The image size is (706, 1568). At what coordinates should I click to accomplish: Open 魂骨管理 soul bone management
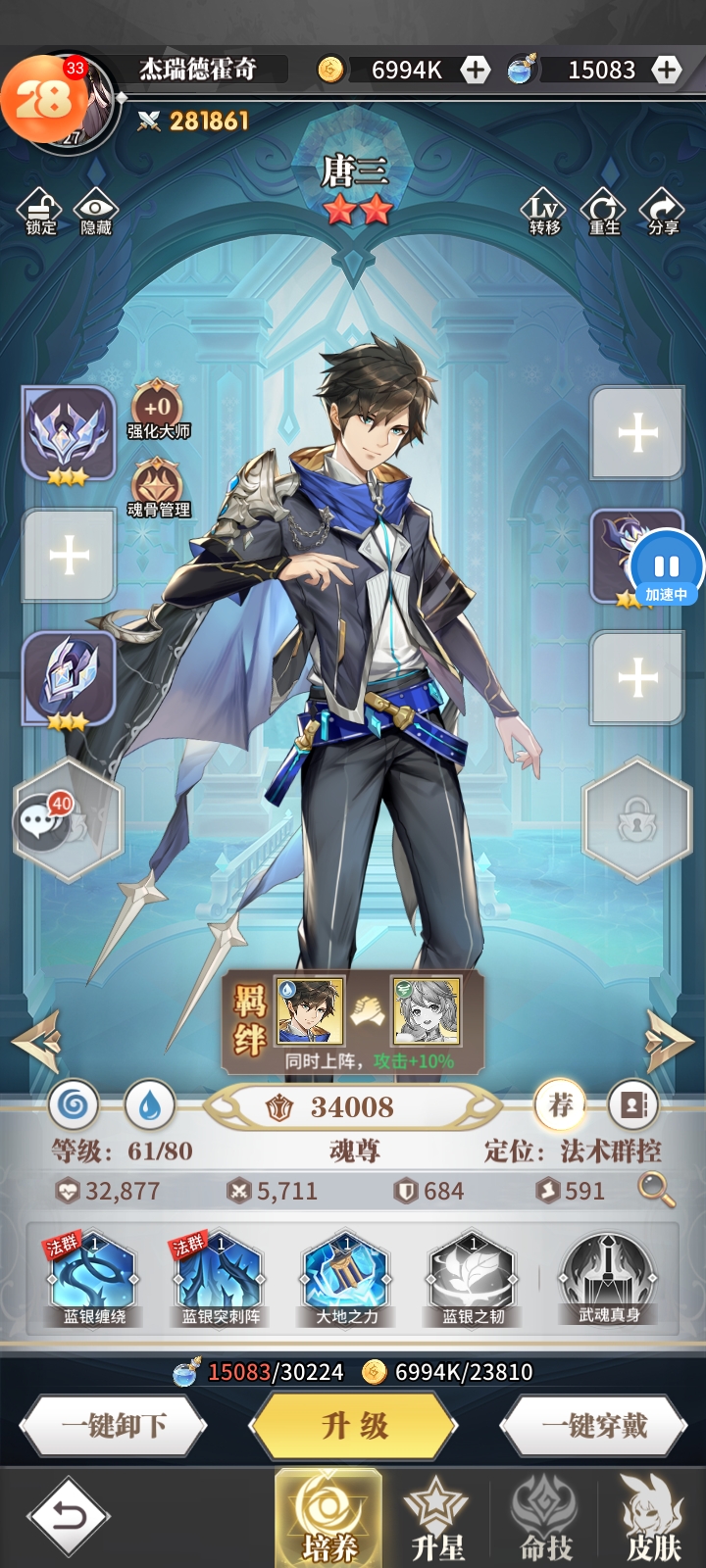tap(158, 489)
